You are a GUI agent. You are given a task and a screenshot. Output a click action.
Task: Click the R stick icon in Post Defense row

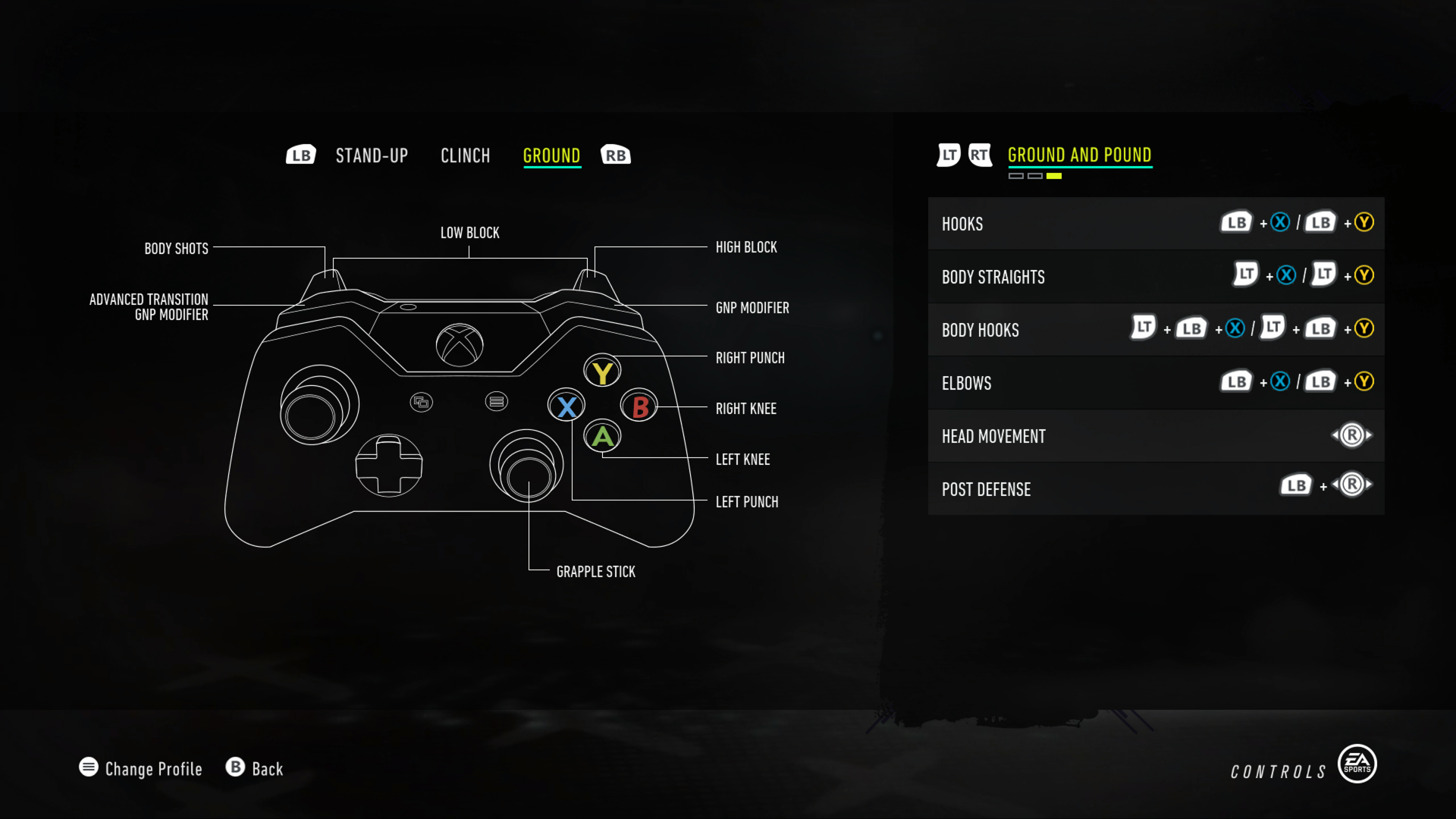pos(1353,484)
